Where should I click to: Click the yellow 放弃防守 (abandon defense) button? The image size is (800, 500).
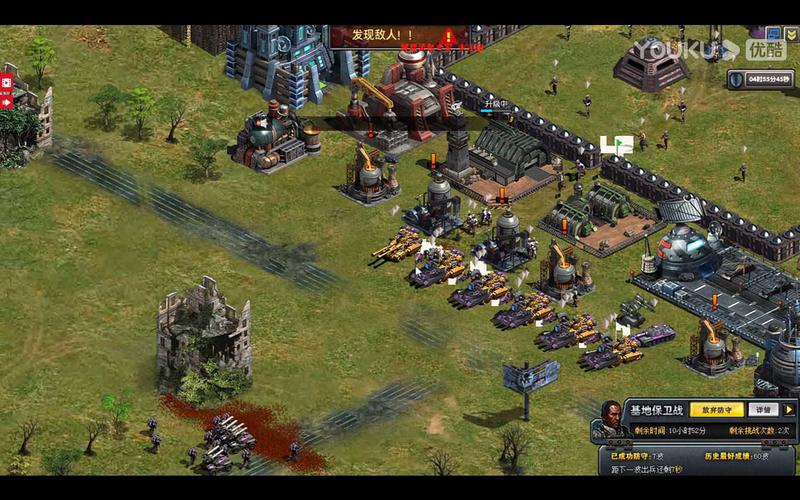(x=717, y=410)
